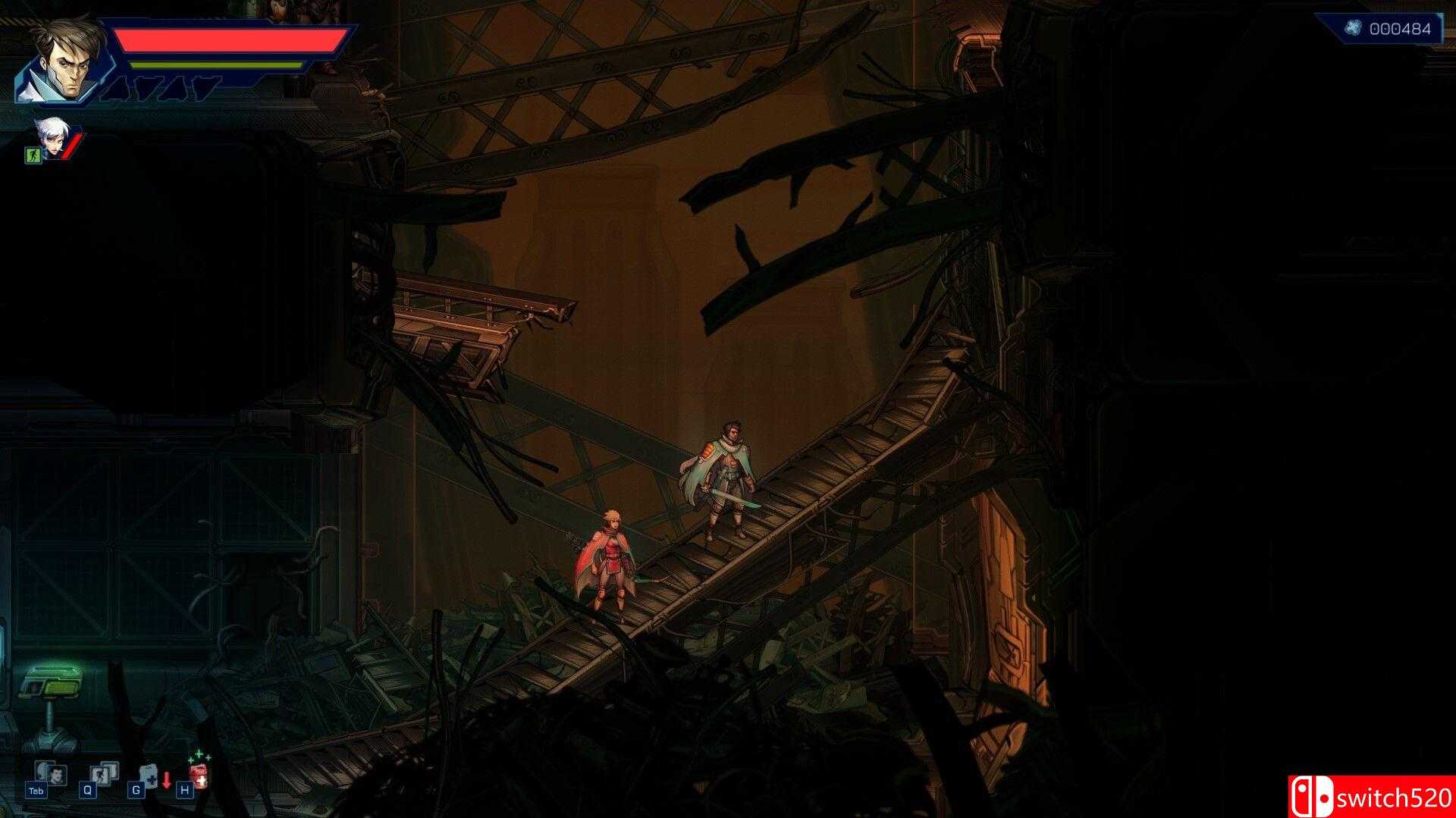Click the green running-figure companion skill icon

click(33, 154)
